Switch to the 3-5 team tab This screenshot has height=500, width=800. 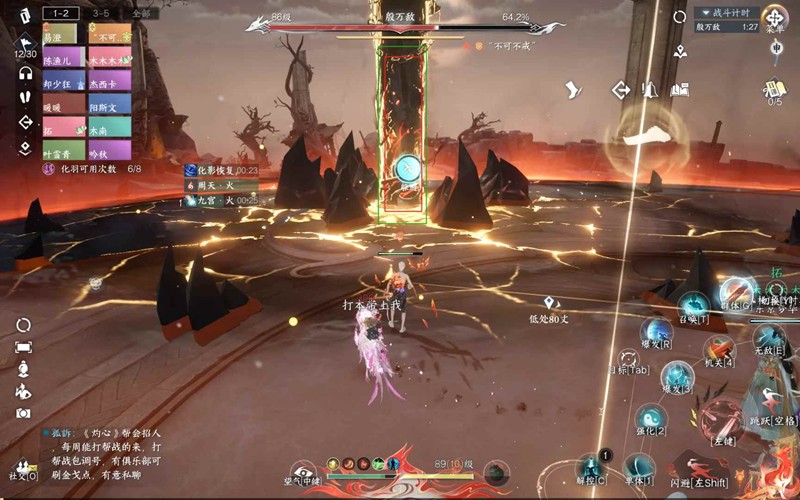101,13
